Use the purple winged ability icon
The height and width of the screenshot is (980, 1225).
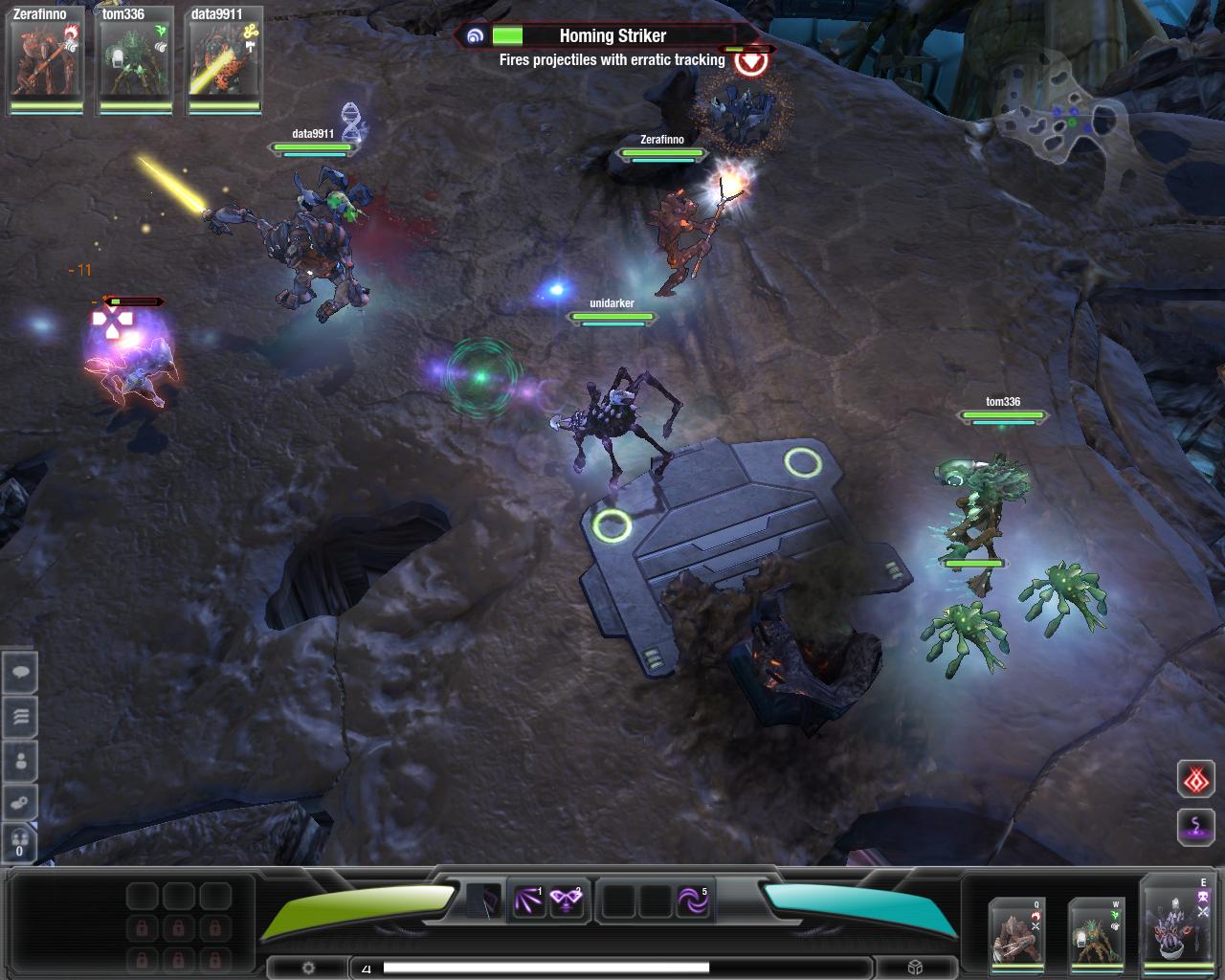point(567,901)
